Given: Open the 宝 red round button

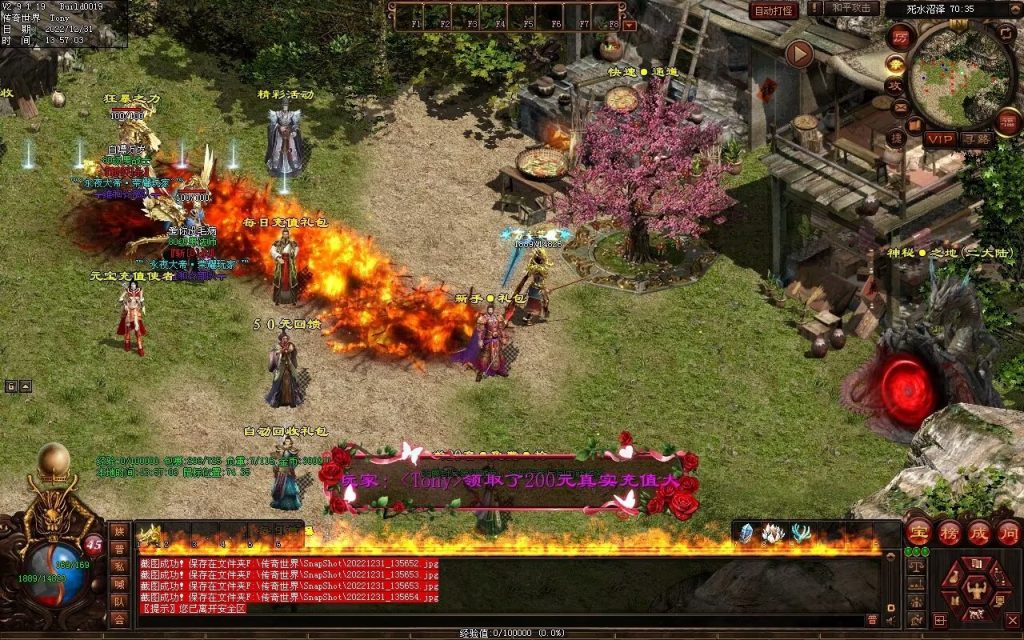Looking at the screenshot, I should (919, 531).
